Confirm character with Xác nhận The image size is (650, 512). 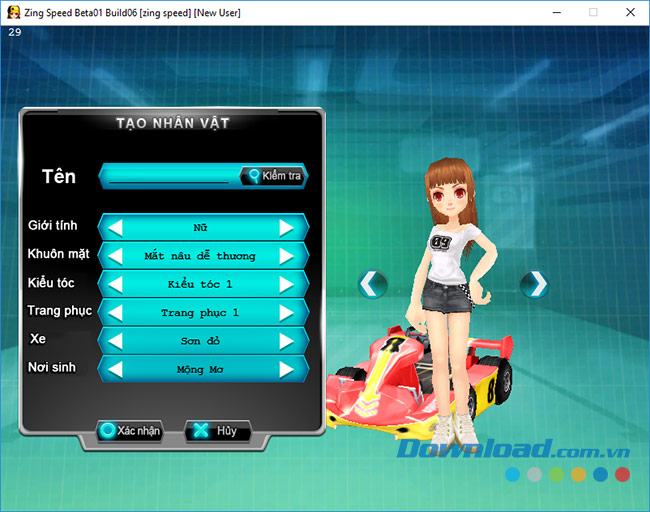click(130, 431)
